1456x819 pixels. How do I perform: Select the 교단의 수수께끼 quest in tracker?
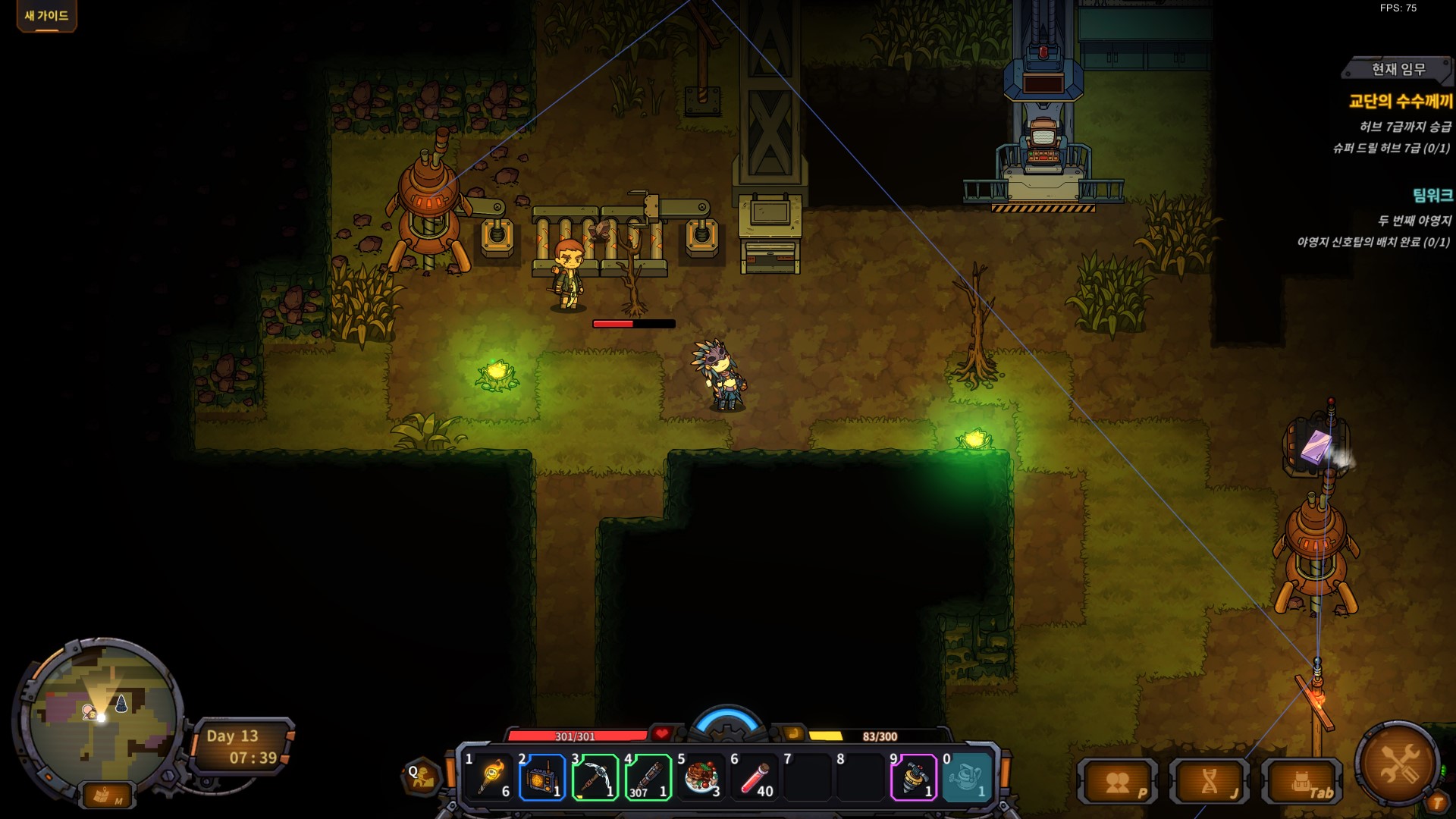(1400, 101)
